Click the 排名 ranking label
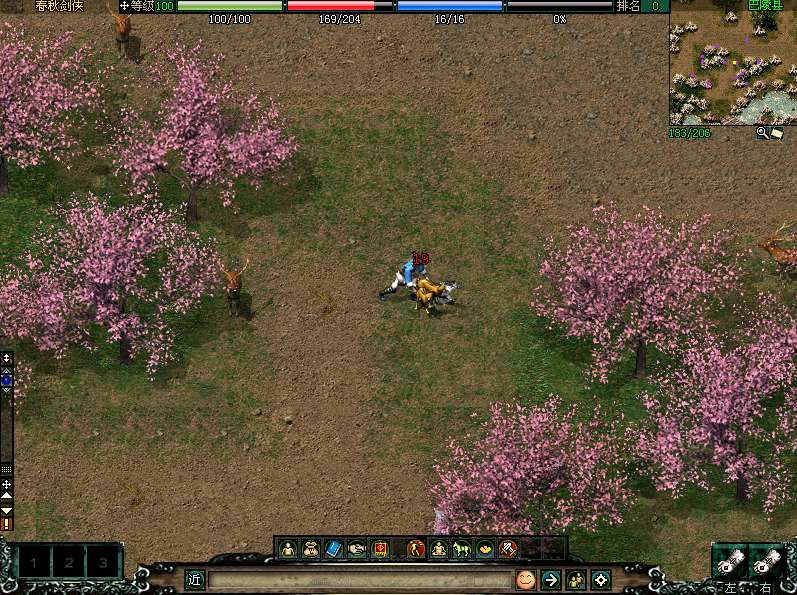This screenshot has width=797, height=595. point(628,6)
